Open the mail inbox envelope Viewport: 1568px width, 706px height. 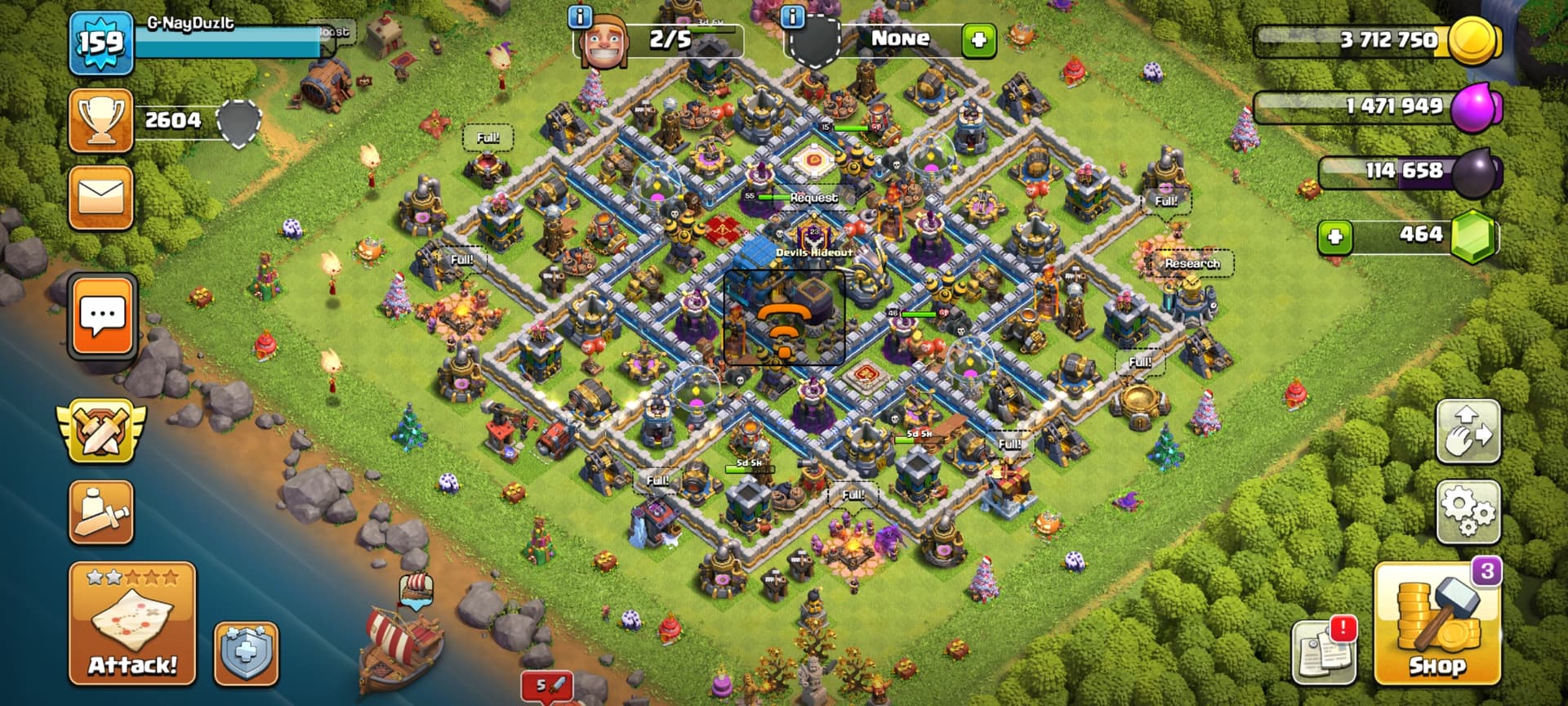pos(101,199)
